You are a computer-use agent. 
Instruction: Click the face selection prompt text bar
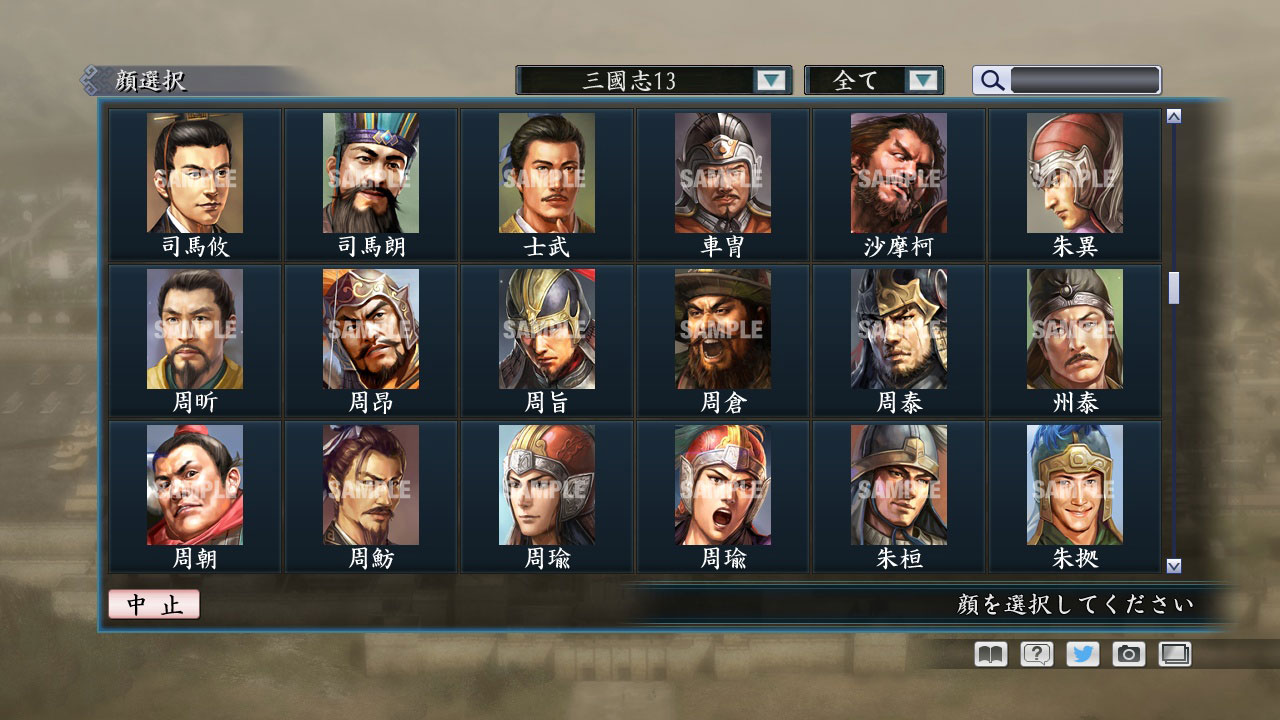(1075, 606)
